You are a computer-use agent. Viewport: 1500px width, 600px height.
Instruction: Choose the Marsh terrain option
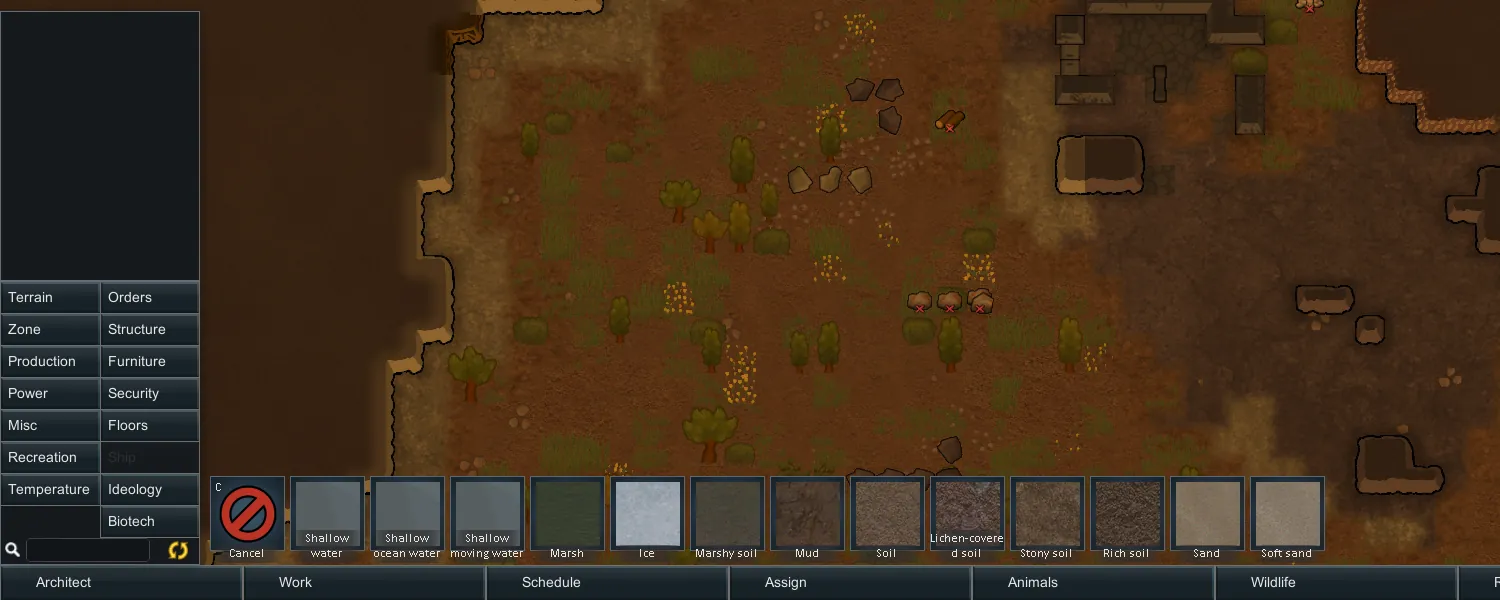coord(567,514)
